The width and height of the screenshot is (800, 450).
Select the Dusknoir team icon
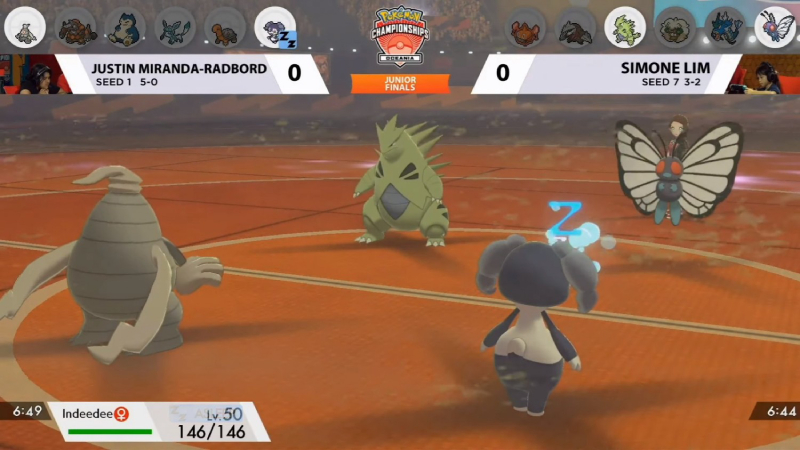tap(24, 25)
